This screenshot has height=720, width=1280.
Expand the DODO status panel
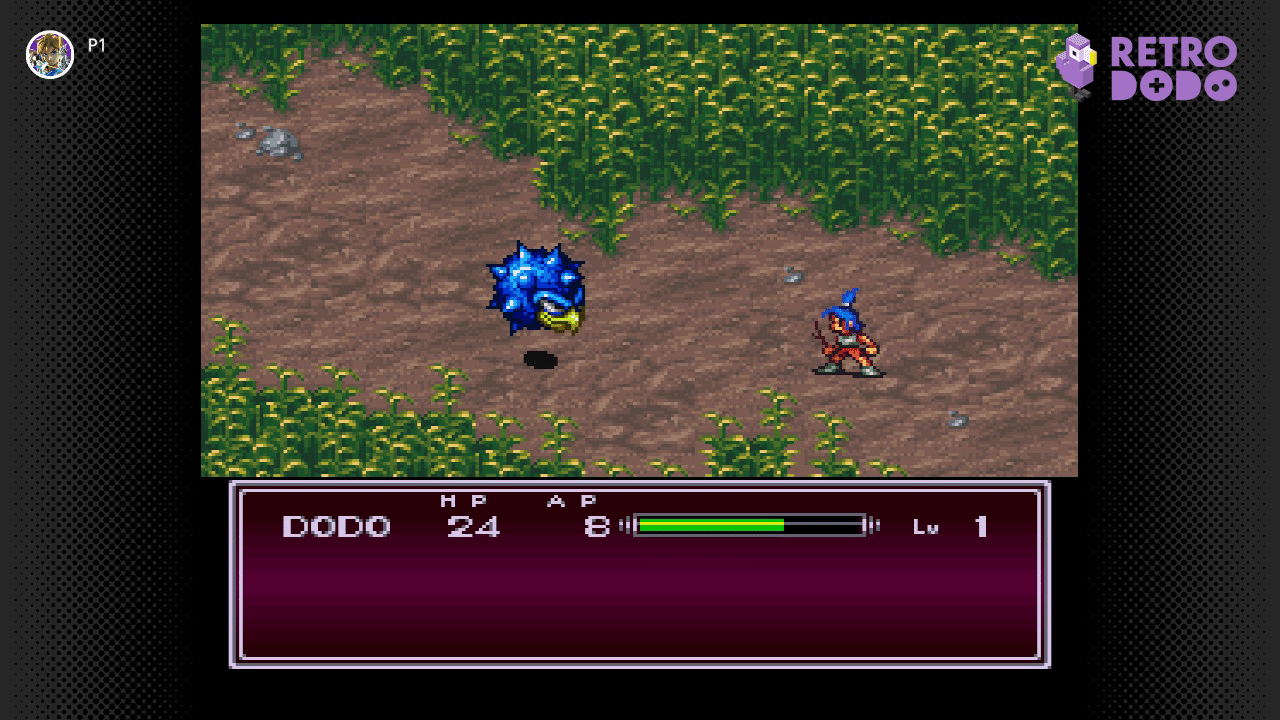(640, 575)
